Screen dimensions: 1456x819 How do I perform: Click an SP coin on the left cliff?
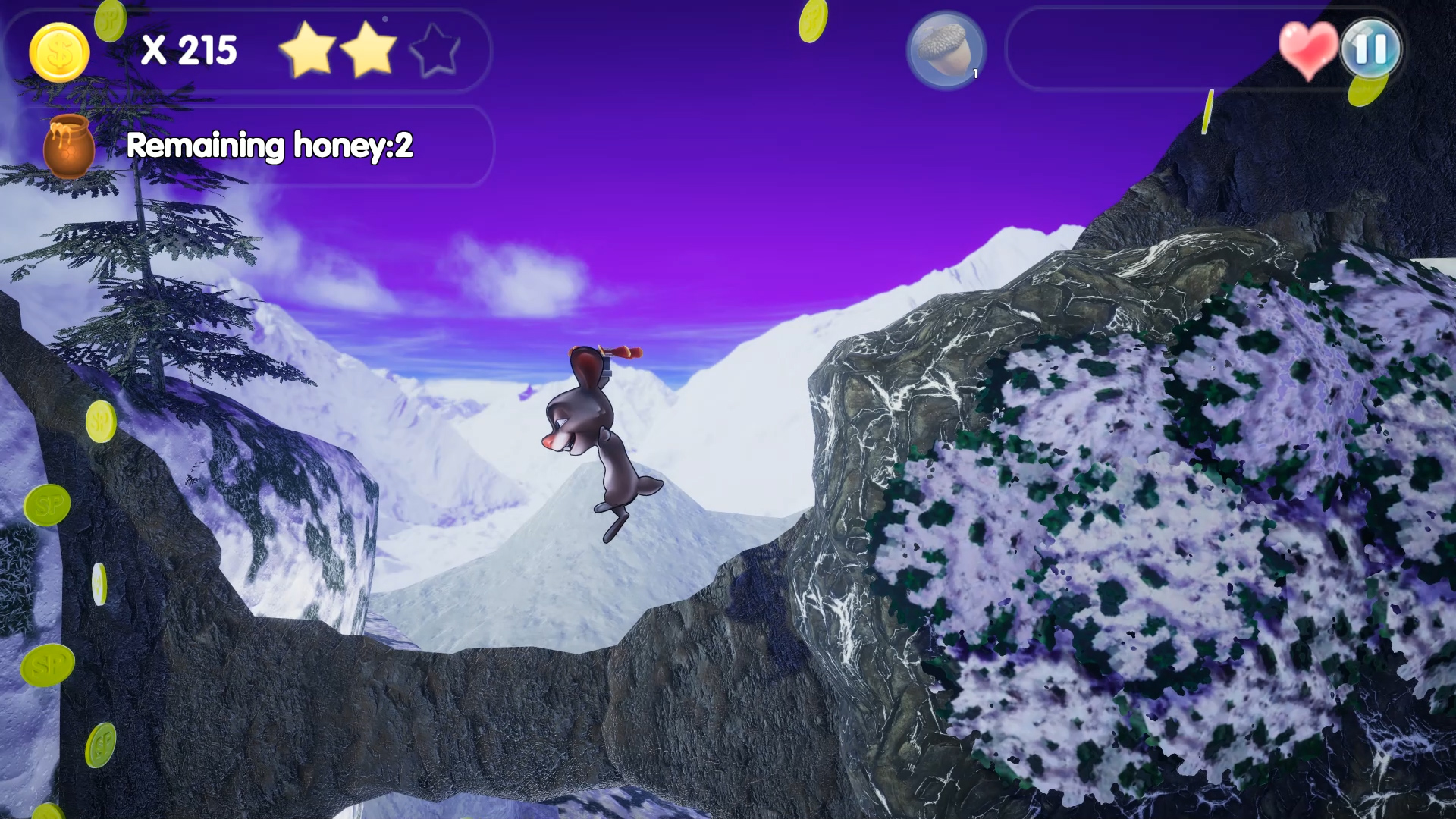45,502
